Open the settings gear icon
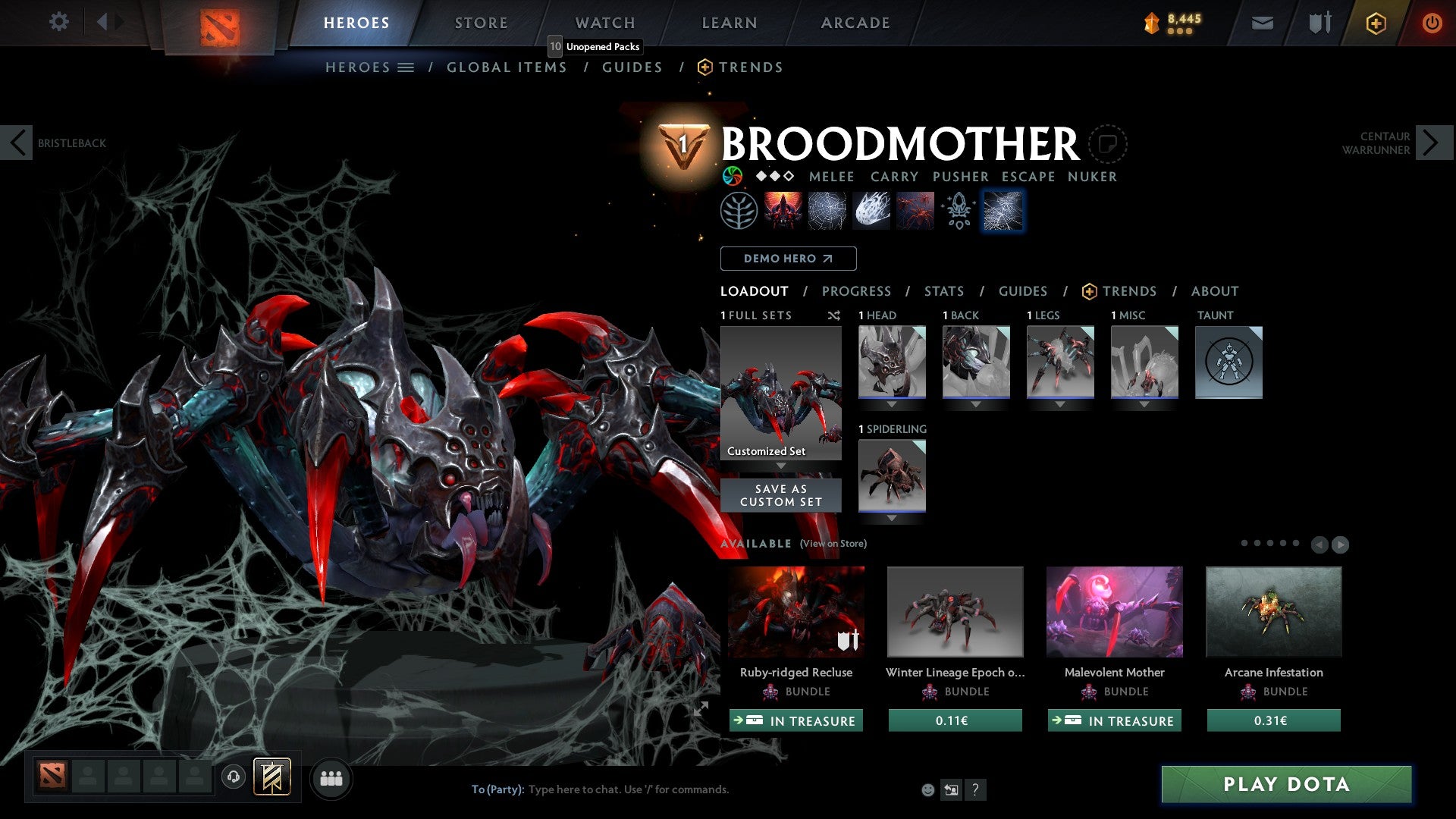Screen dimensions: 1456x819 pyautogui.click(x=59, y=21)
